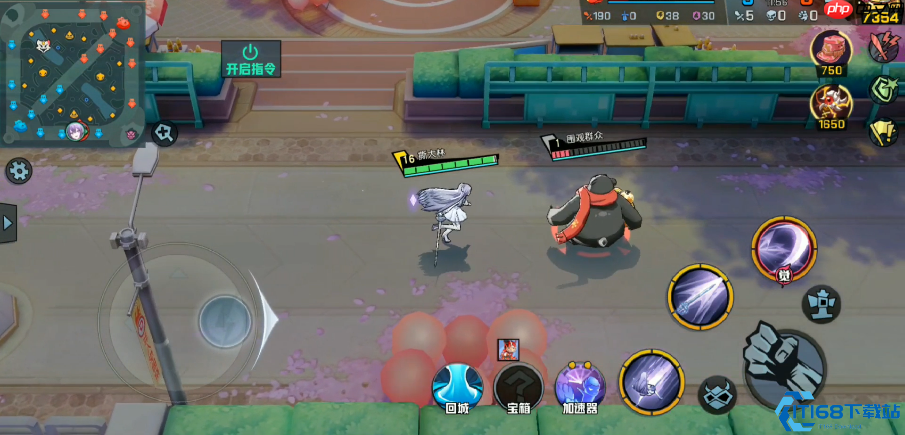Open the minimap
Screen dimensions: 905x435
pos(74,73)
